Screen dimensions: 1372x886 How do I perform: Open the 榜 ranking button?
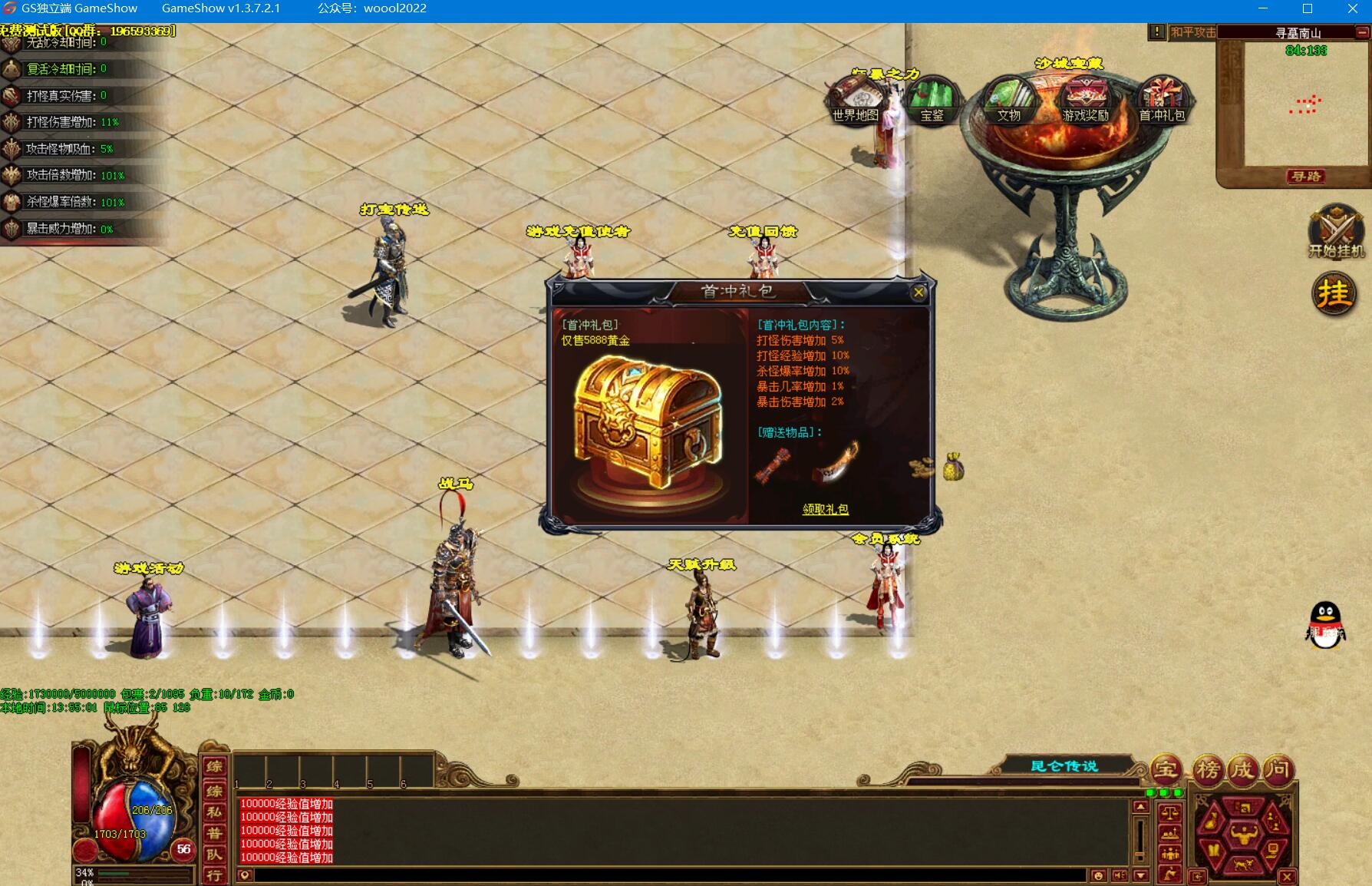pos(1208,769)
